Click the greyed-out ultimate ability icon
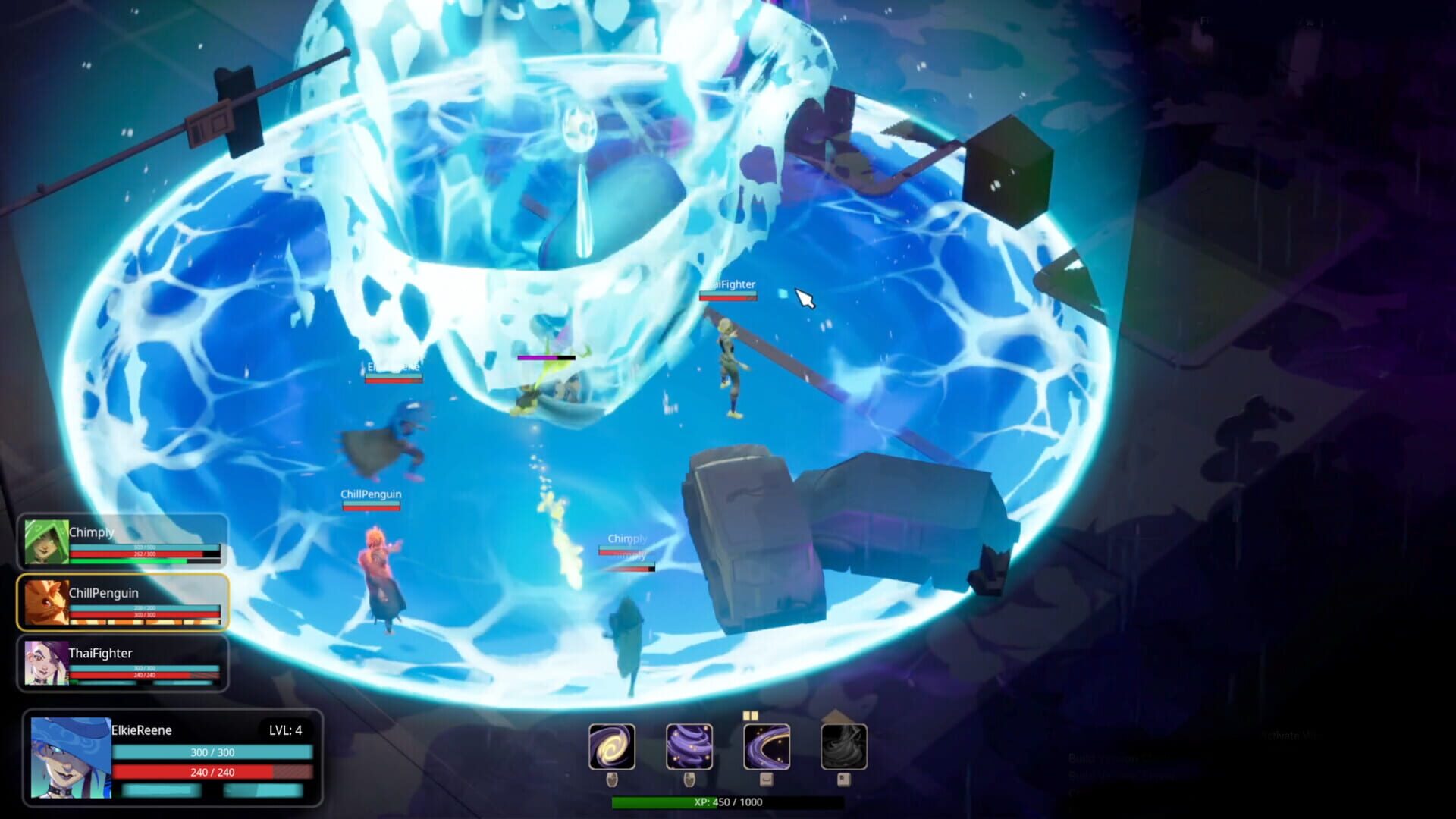This screenshot has height=819, width=1456. point(844,747)
